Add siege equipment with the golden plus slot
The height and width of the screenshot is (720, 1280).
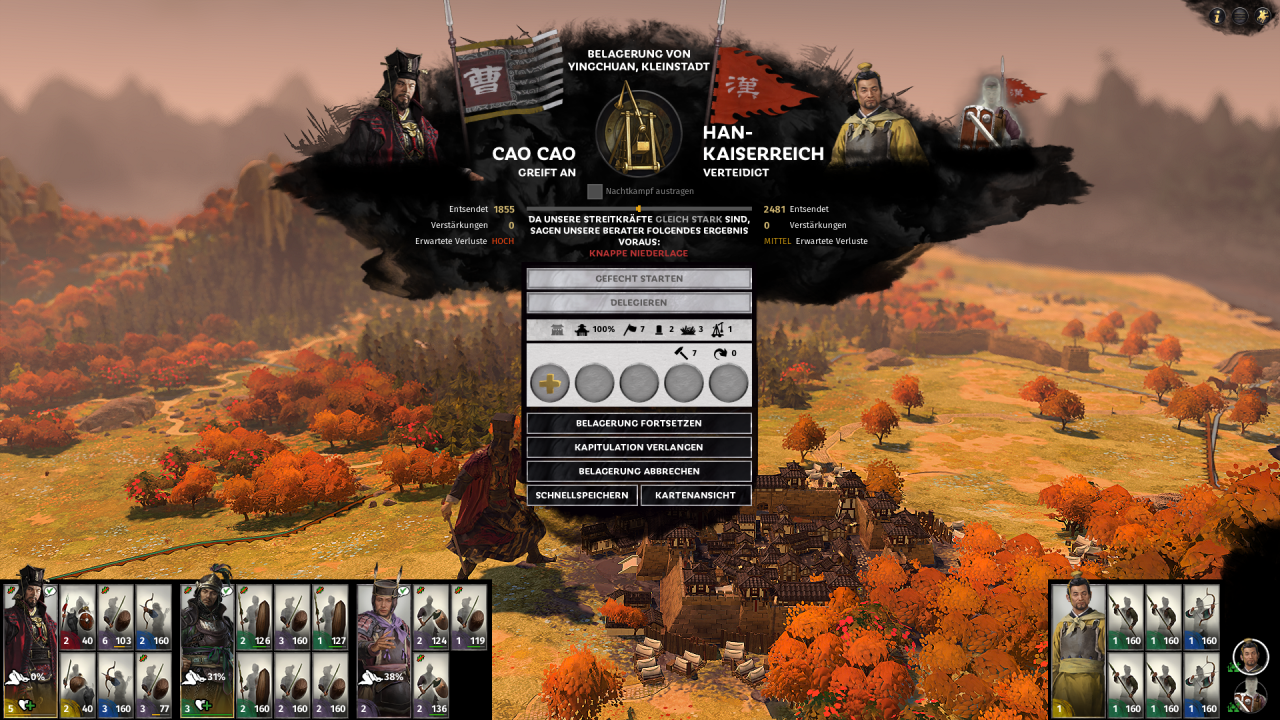[550, 383]
